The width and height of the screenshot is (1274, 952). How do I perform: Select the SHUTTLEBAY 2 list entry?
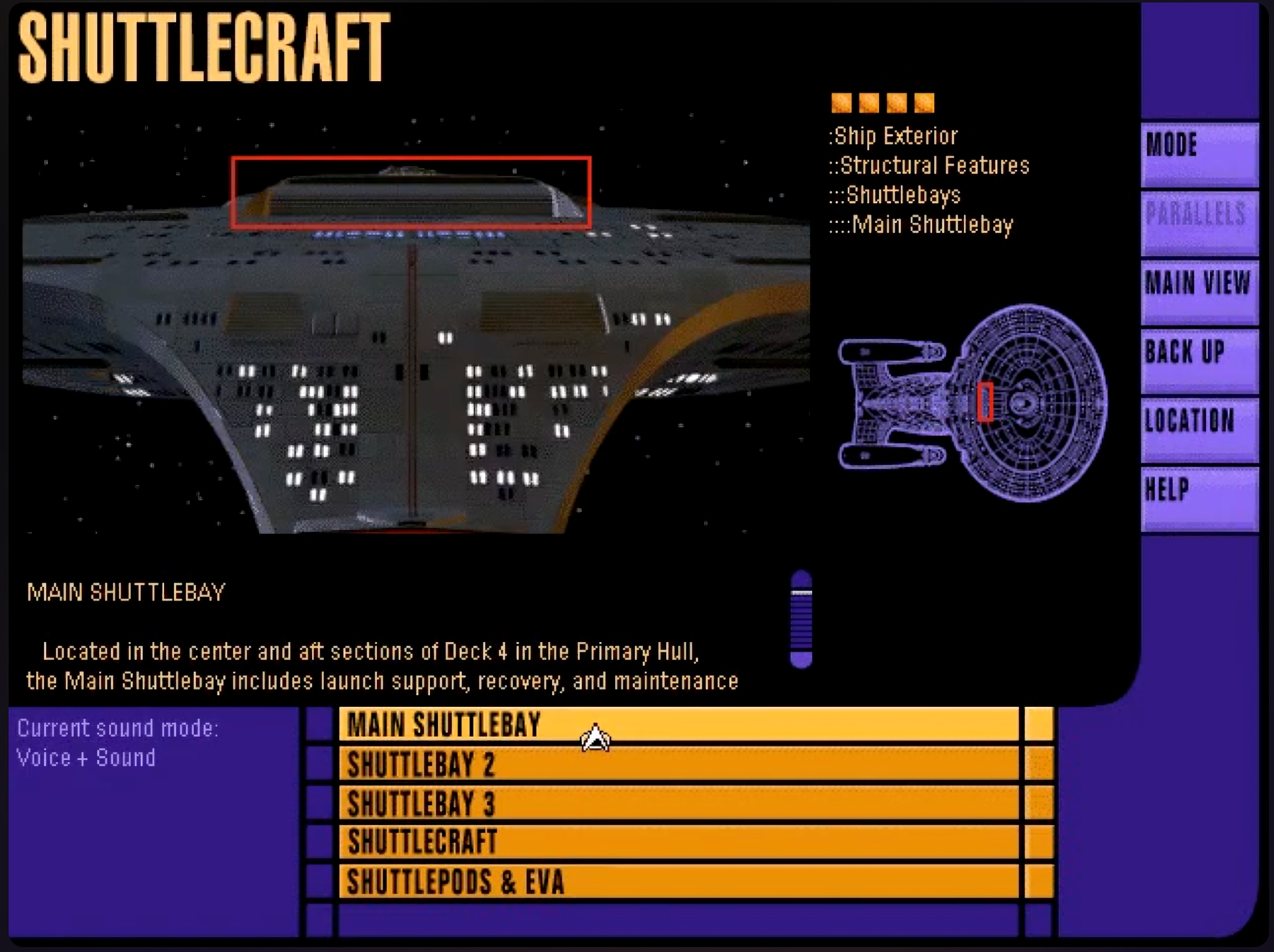tap(633, 766)
